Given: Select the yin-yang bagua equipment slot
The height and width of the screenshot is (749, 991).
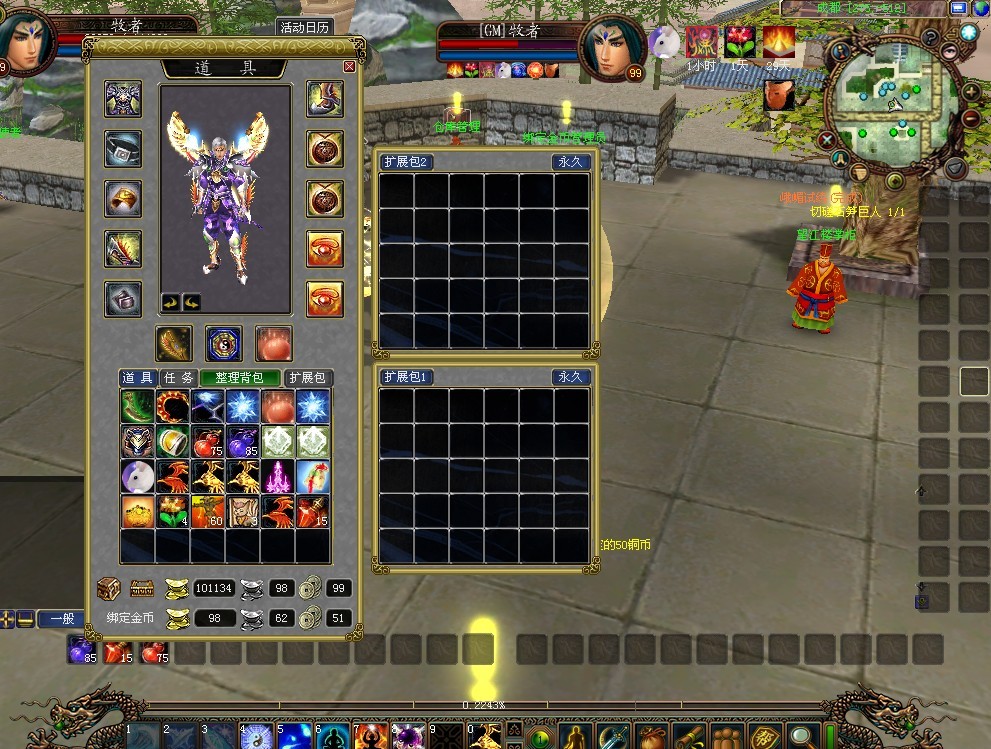Looking at the screenshot, I should [224, 343].
